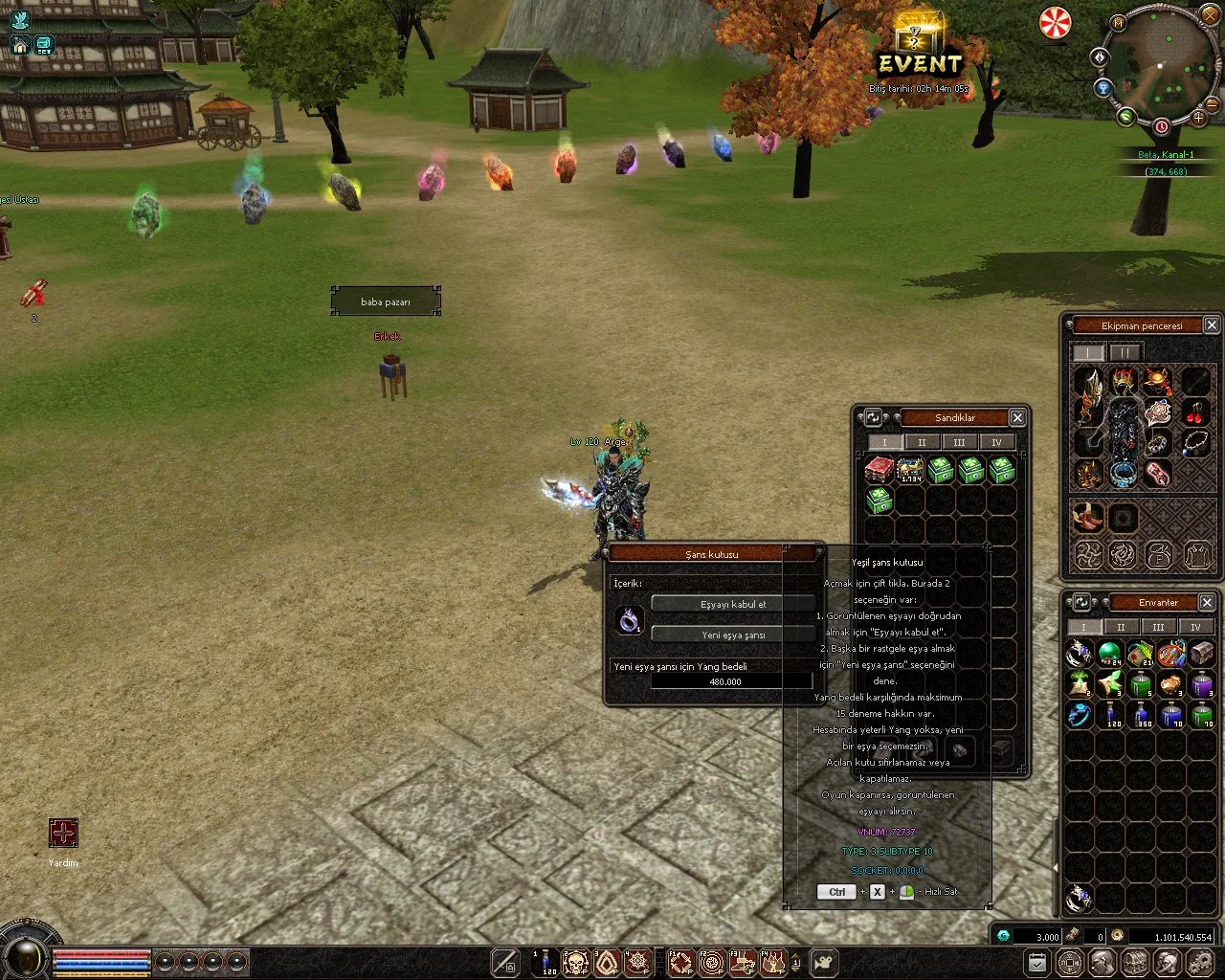The height and width of the screenshot is (980, 1225).
Task: Close the Ekipman penceresi window
Action: coord(1211,325)
